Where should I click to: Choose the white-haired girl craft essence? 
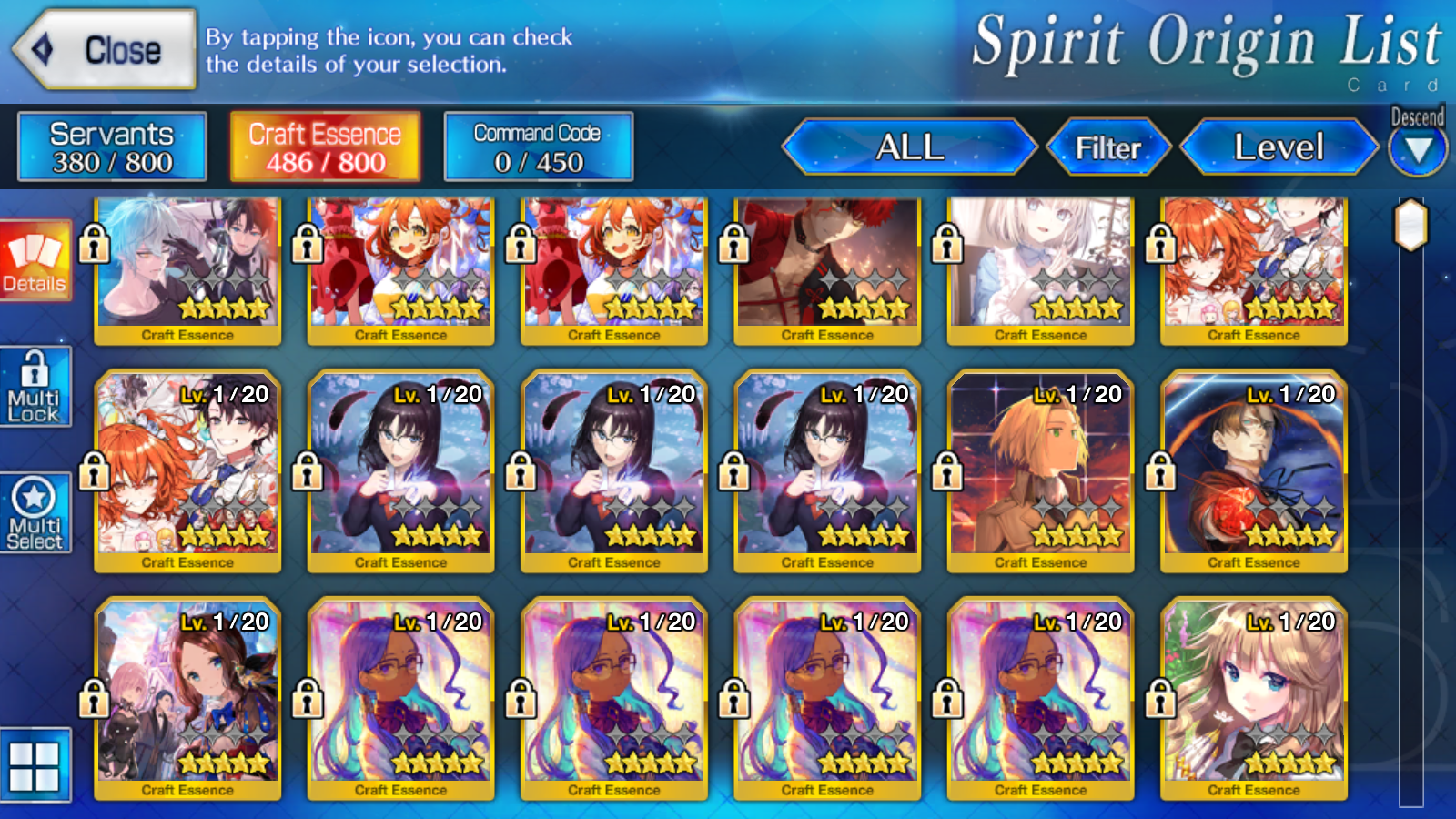tap(1040, 268)
